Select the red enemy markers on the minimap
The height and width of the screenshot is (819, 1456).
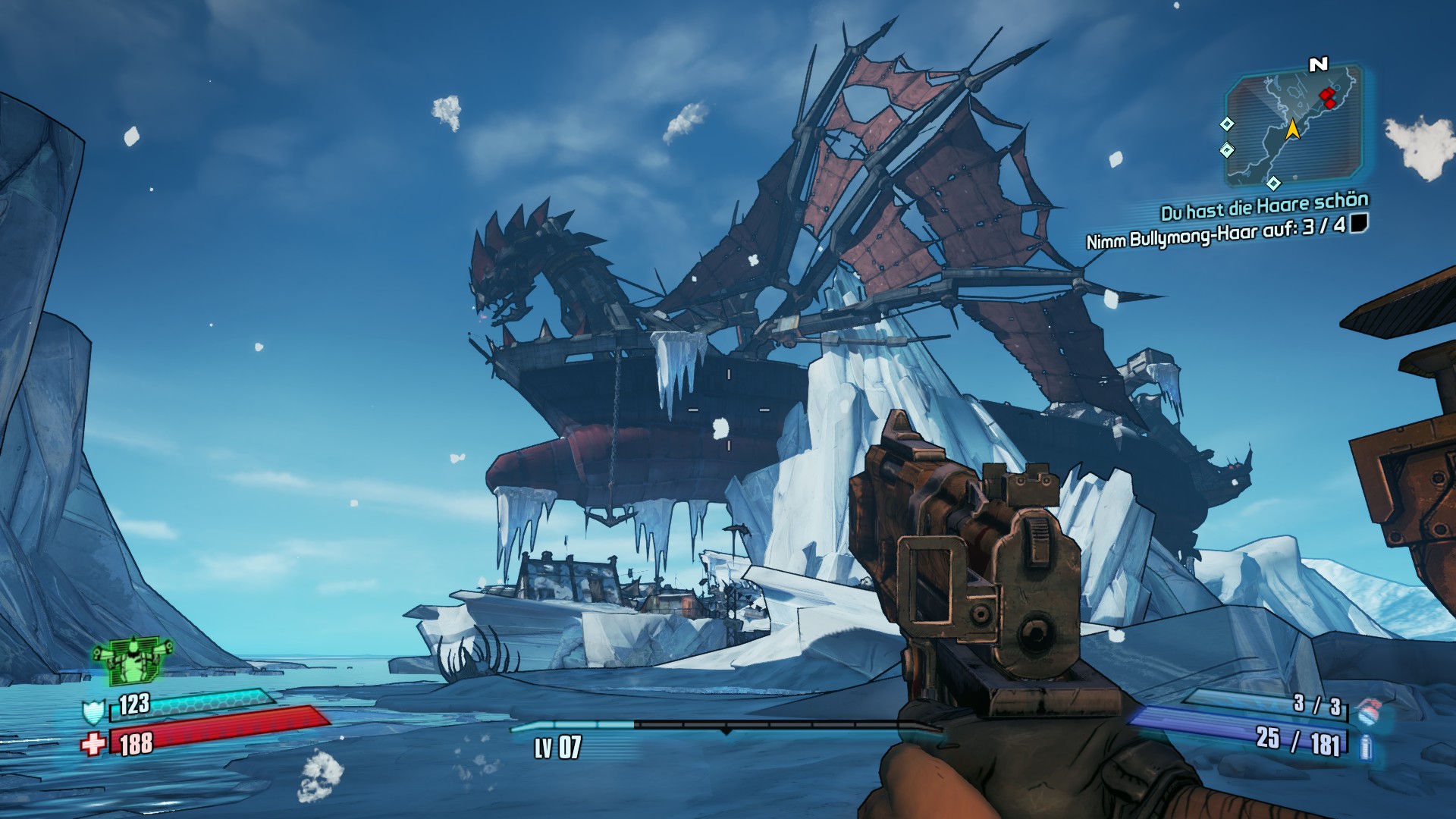click(x=1328, y=98)
